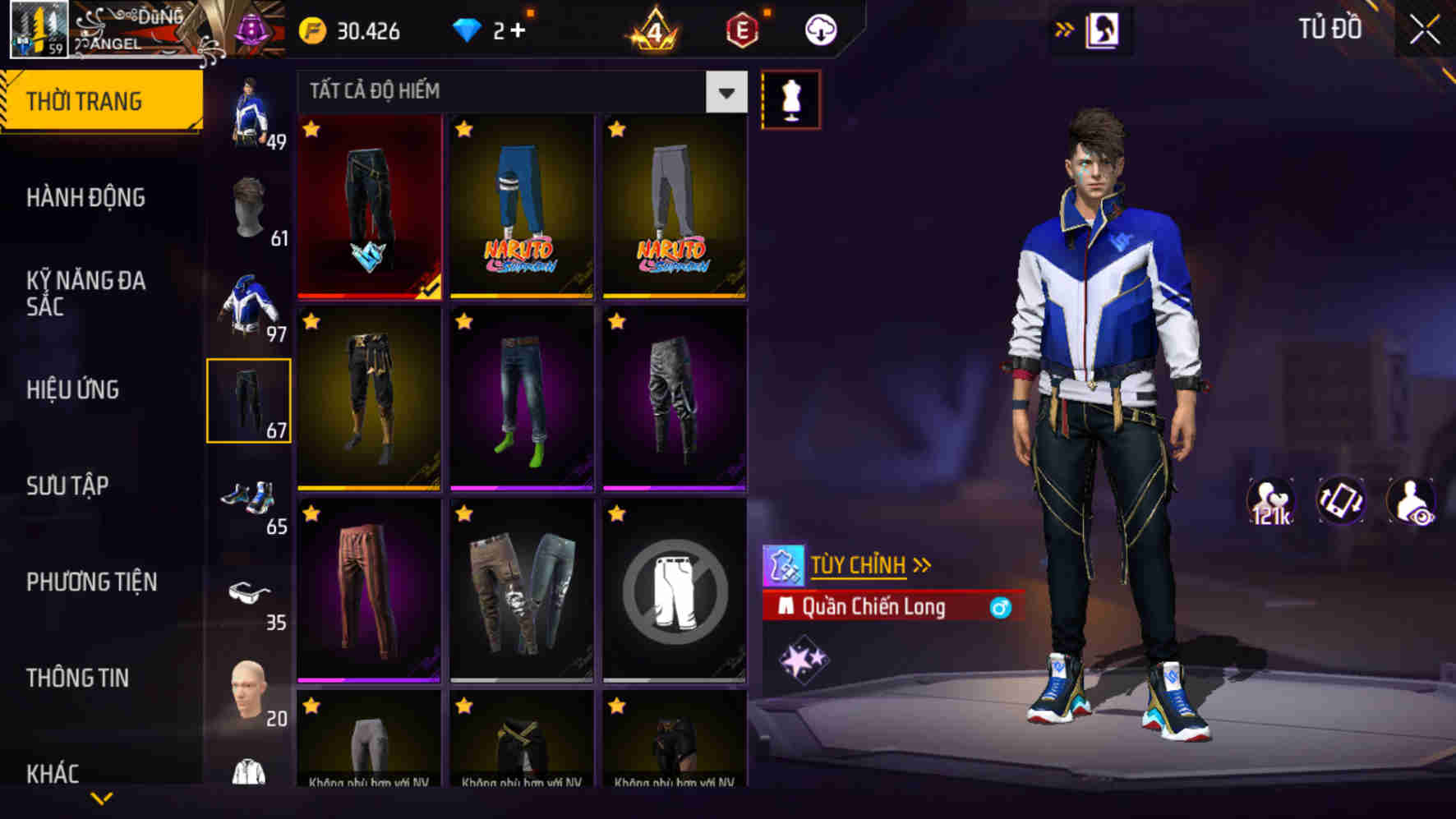This screenshot has height=819, width=1456.
Task: Click the TÙY CHỈNH button
Action: pyautogui.click(x=859, y=564)
